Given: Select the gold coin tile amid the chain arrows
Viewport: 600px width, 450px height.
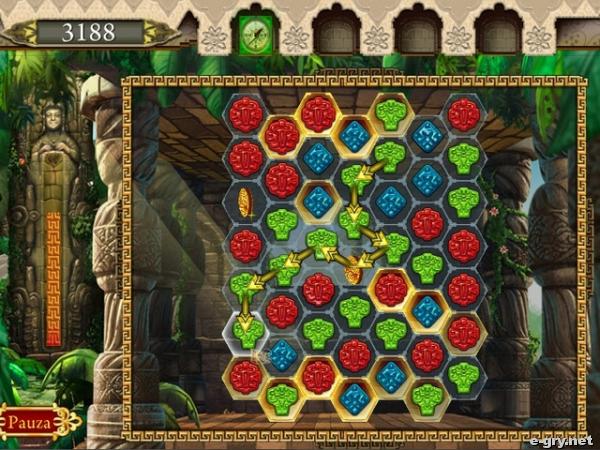Looking at the screenshot, I should point(353,270).
